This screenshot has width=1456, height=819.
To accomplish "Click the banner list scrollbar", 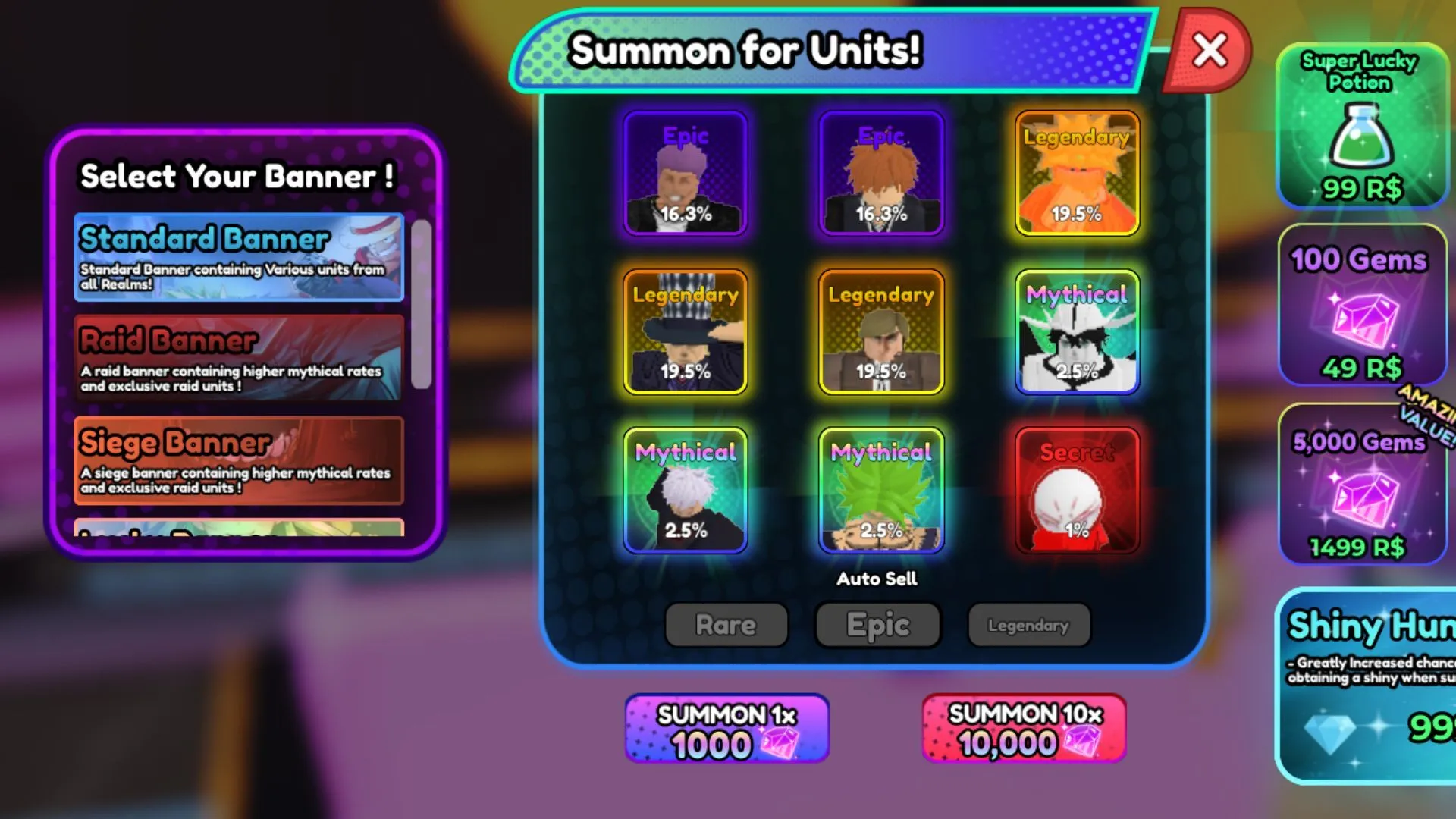I will pyautogui.click(x=422, y=303).
